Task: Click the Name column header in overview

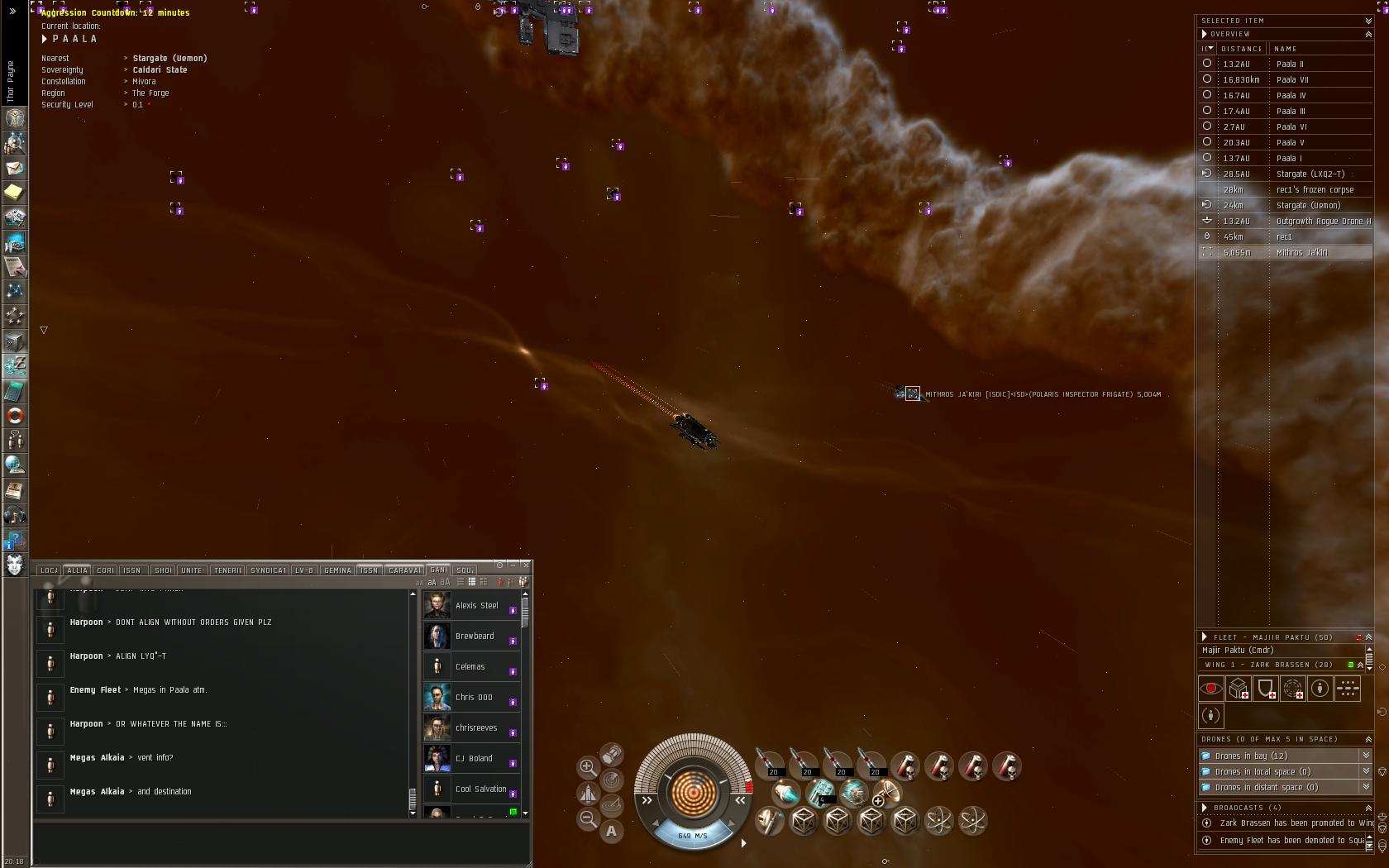Action: click(x=1286, y=49)
